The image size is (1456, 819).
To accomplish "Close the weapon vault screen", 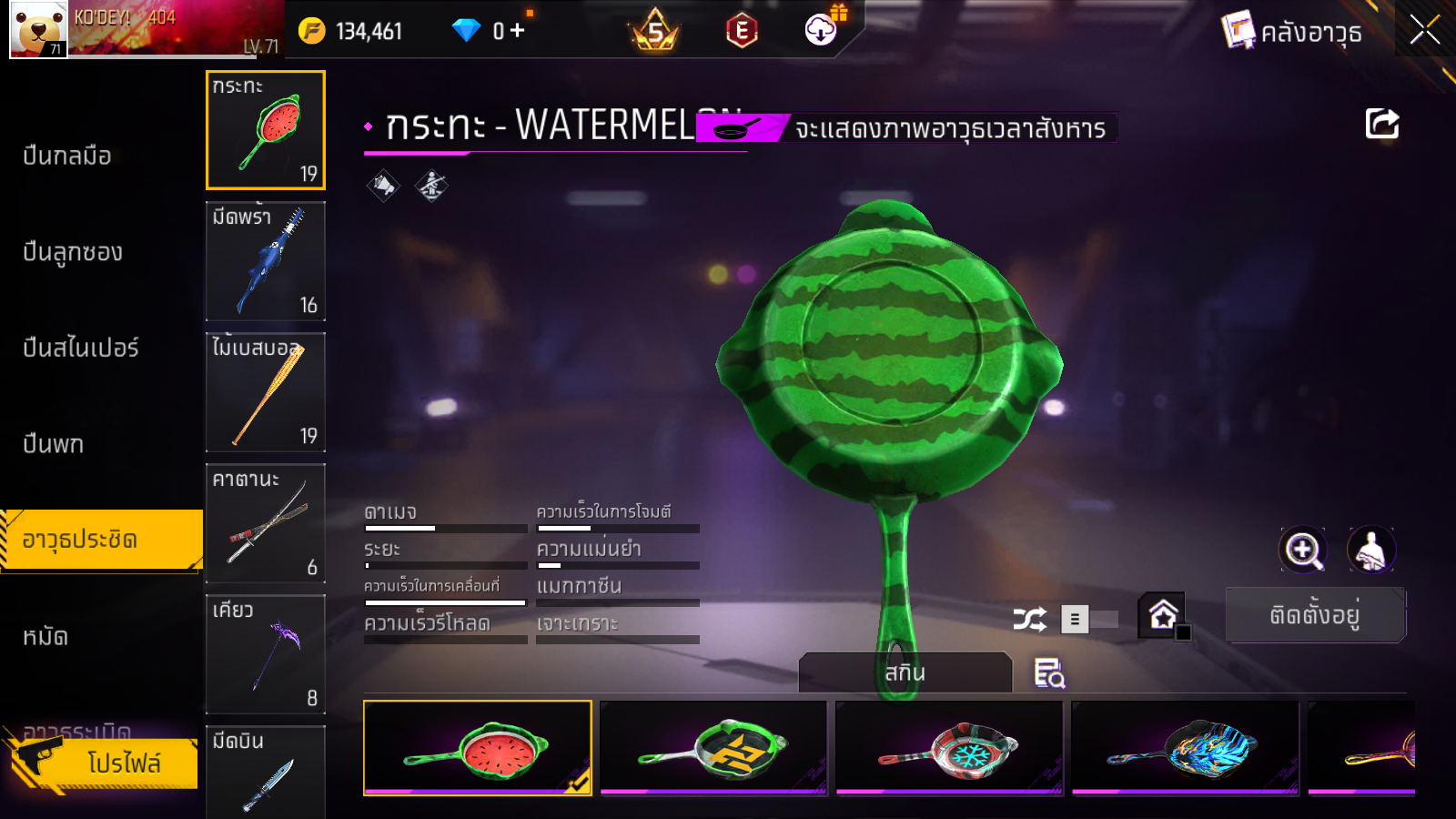I will [x=1424, y=30].
